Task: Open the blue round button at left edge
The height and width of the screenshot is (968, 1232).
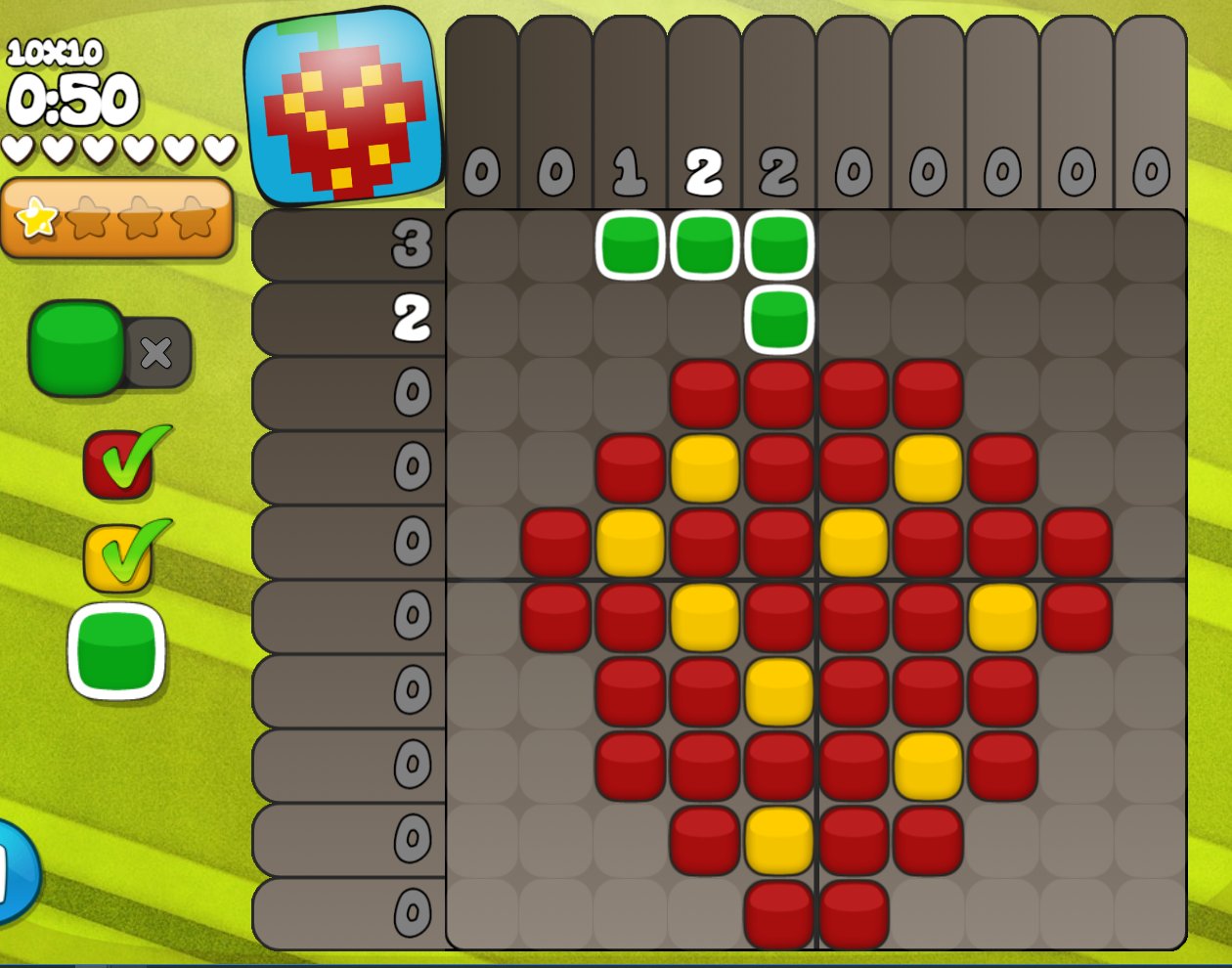Action: tap(15, 872)
